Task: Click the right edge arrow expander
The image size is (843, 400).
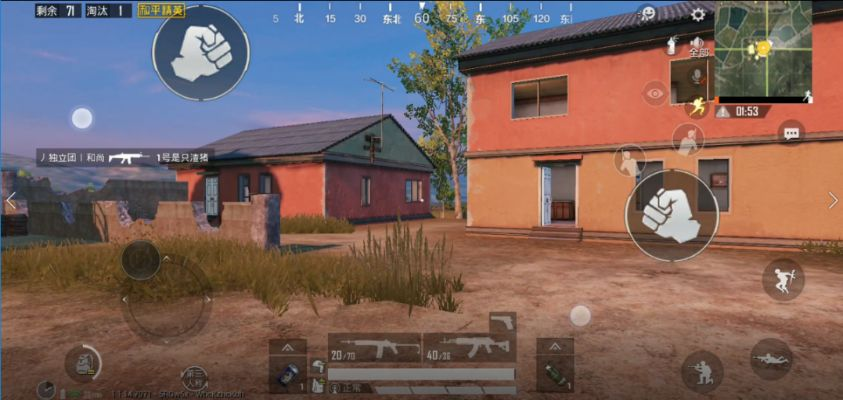Action: [x=833, y=201]
